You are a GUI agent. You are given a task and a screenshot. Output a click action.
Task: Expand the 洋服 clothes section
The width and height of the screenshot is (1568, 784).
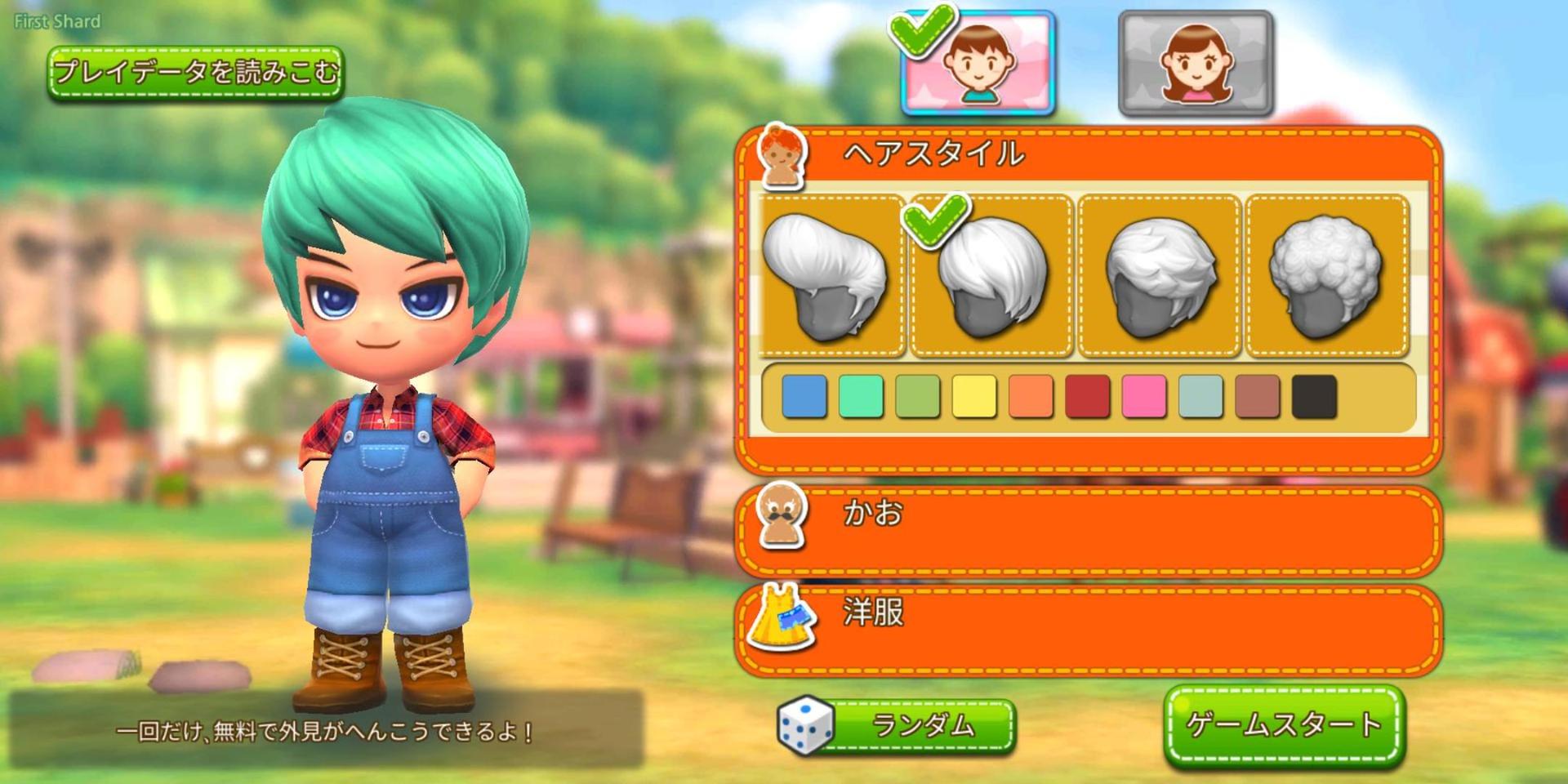1088,630
